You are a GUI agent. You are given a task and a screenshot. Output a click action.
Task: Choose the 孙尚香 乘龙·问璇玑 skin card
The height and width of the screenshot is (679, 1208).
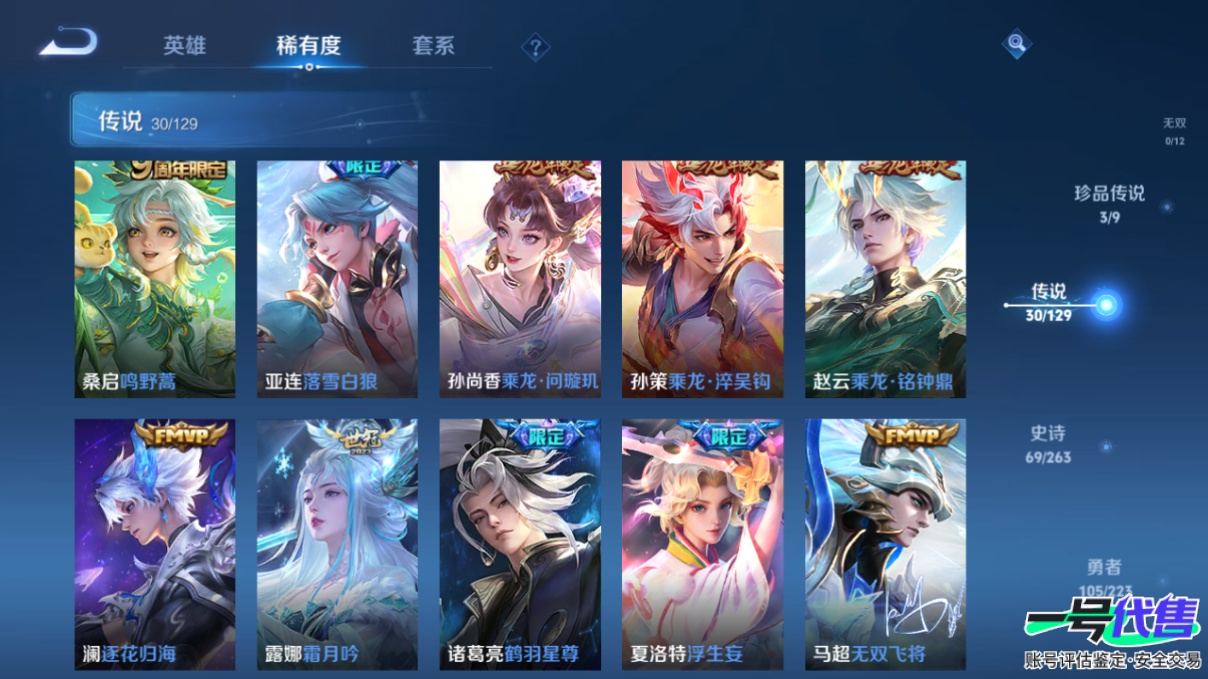(x=520, y=279)
